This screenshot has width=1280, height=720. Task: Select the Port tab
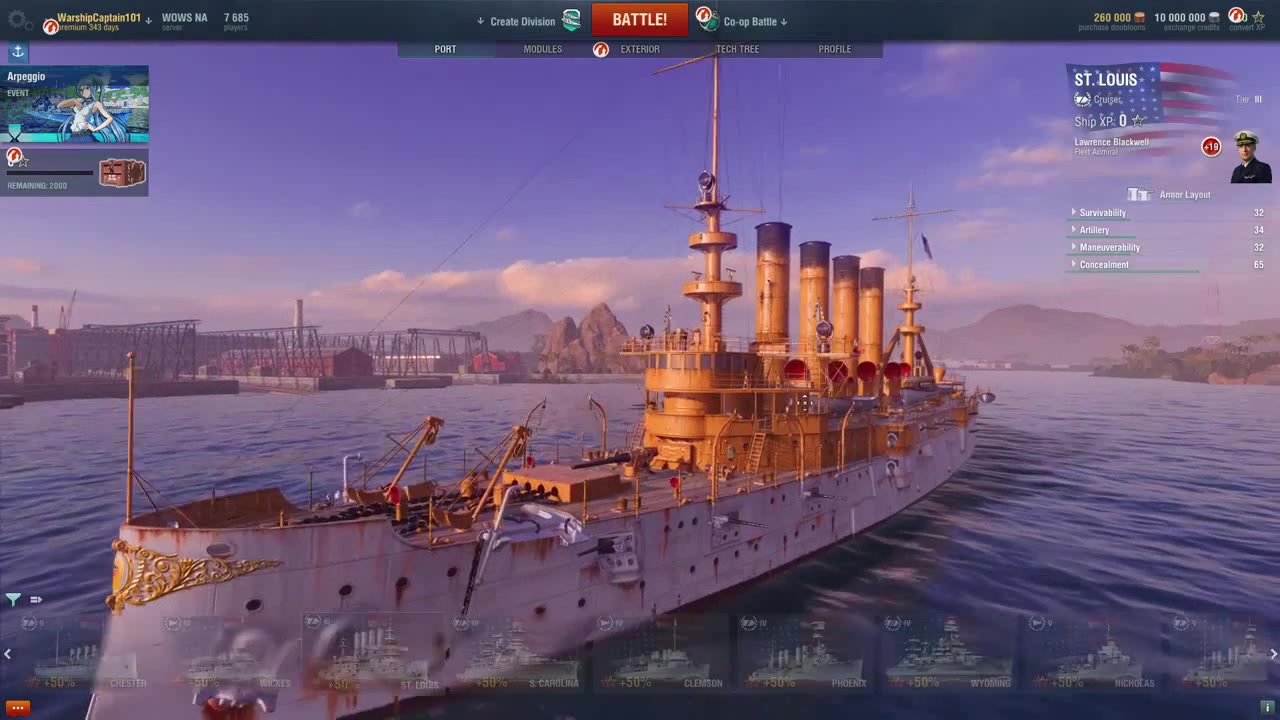445,49
